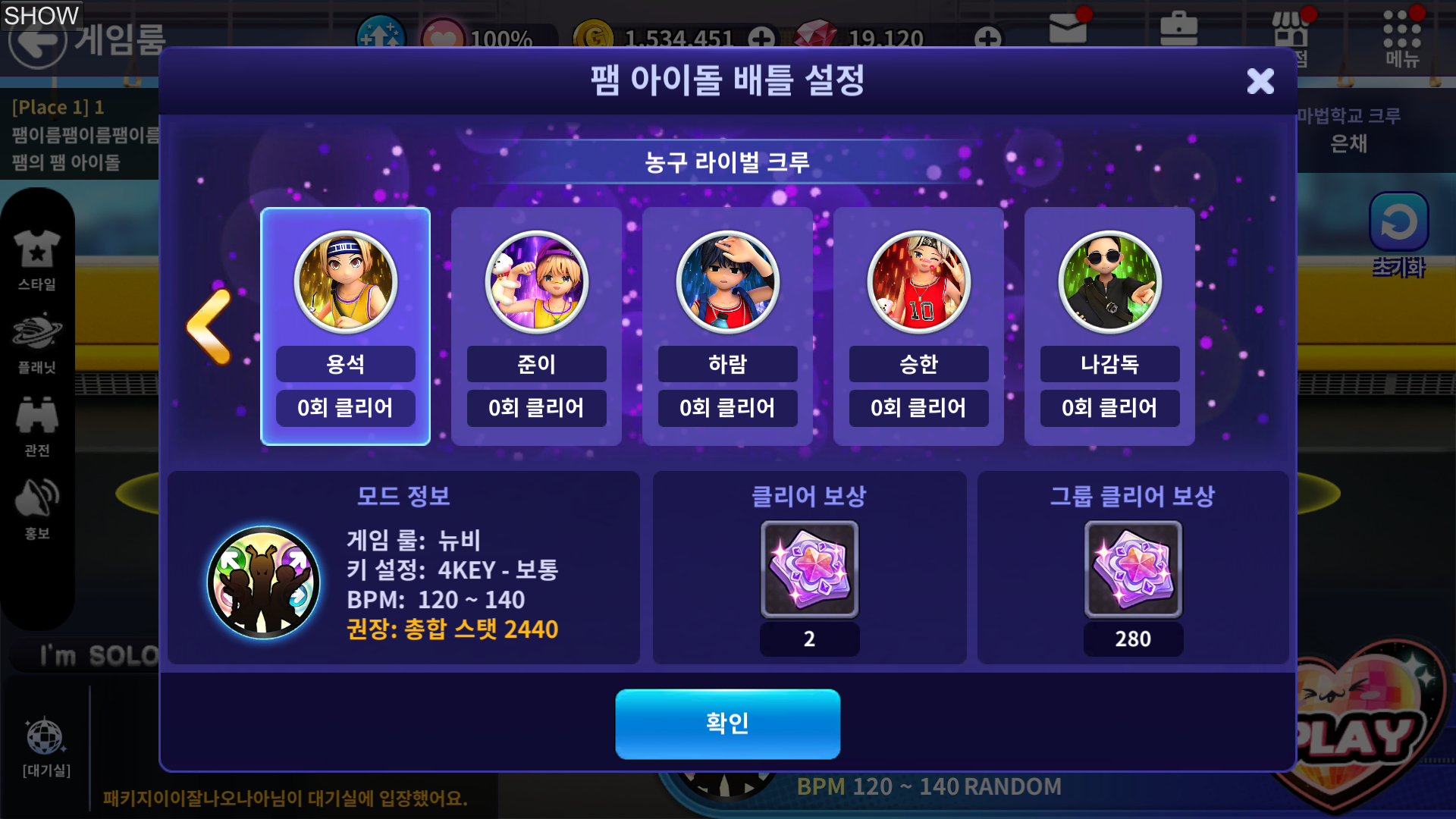
Task: Choose the 준이 rival card
Action: (x=536, y=326)
